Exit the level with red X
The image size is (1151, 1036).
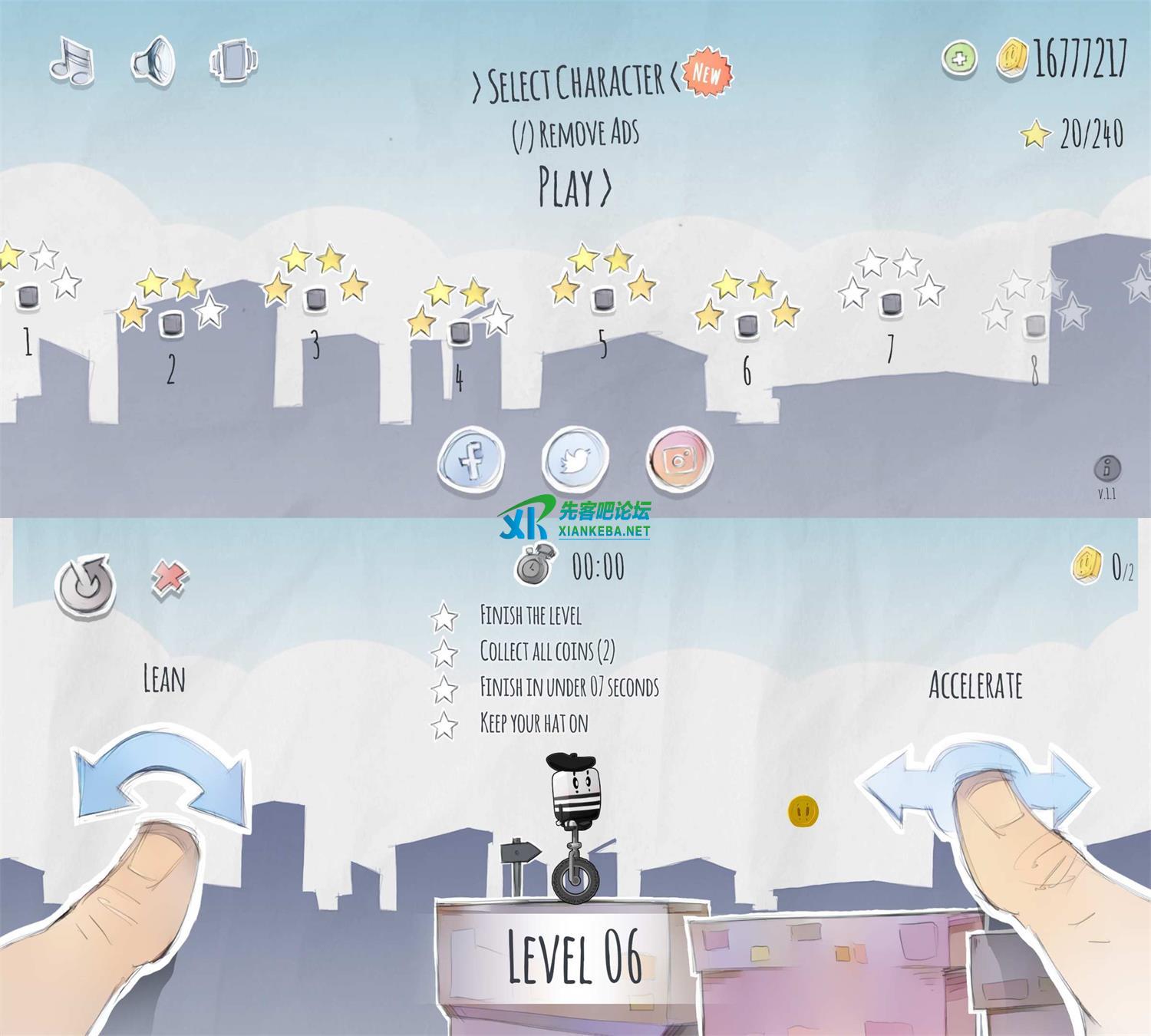170,576
